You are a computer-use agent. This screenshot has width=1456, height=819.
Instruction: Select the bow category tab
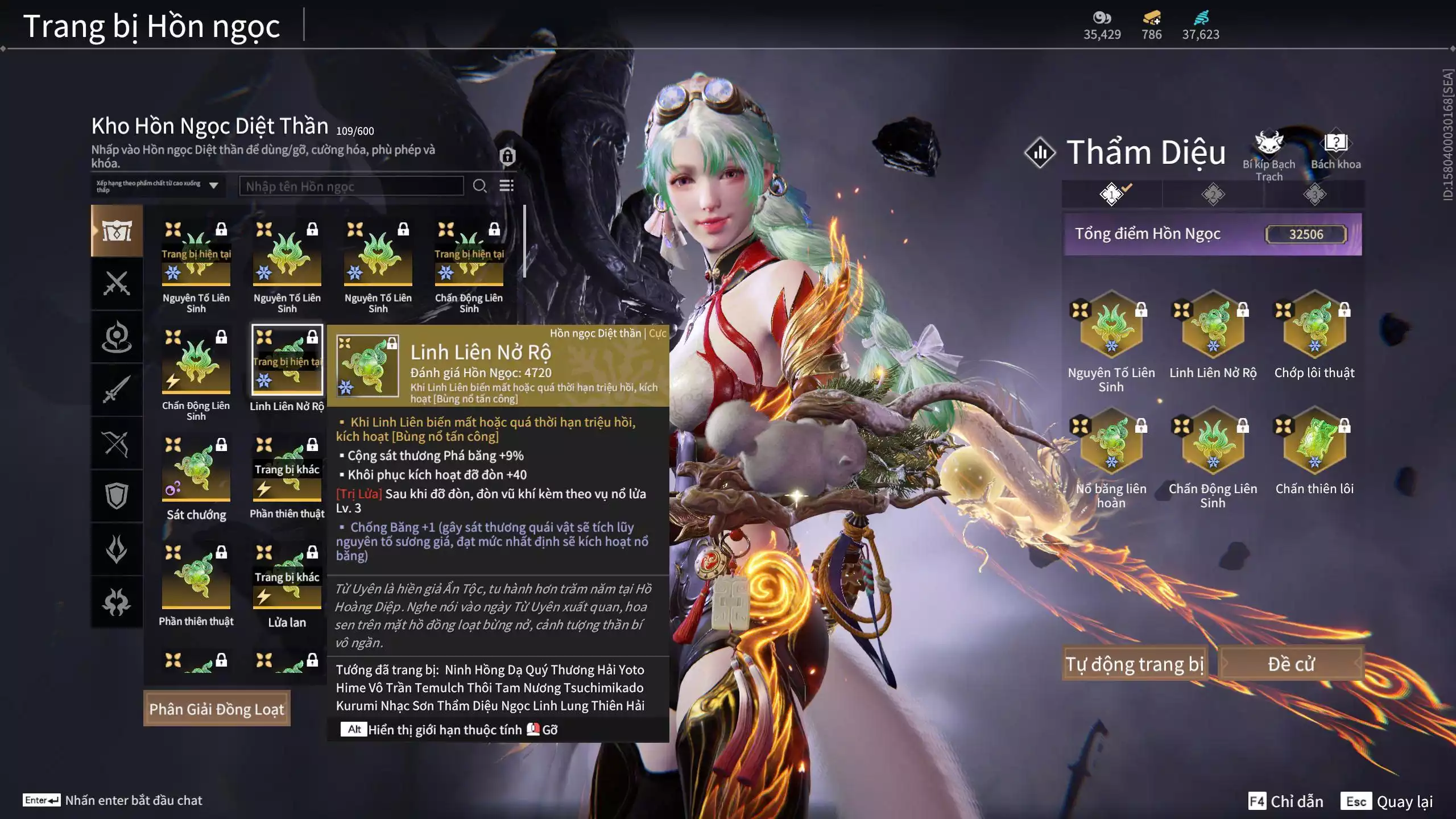point(117,443)
